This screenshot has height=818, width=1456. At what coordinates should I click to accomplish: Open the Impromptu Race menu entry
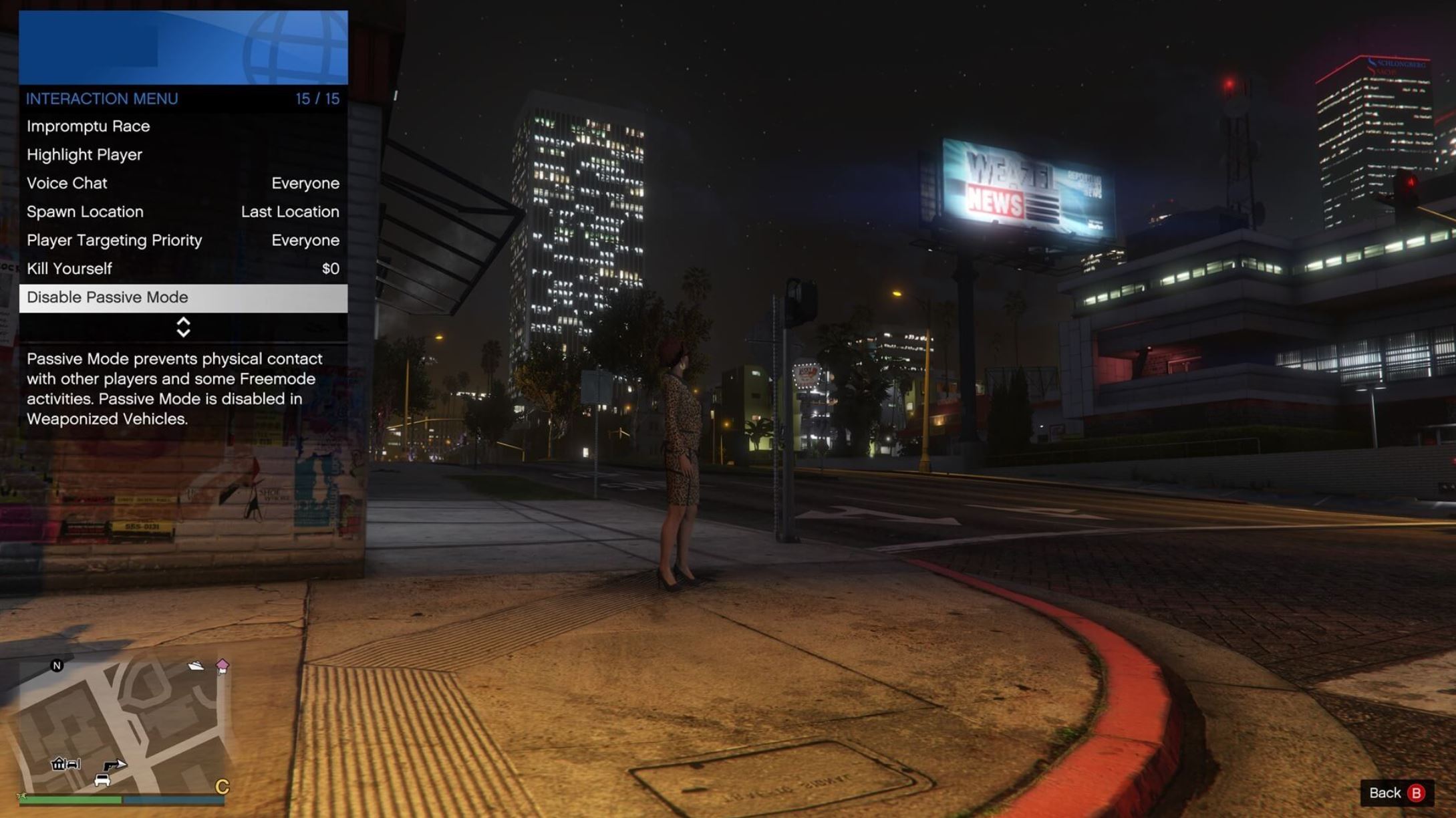pyautogui.click(x=88, y=126)
